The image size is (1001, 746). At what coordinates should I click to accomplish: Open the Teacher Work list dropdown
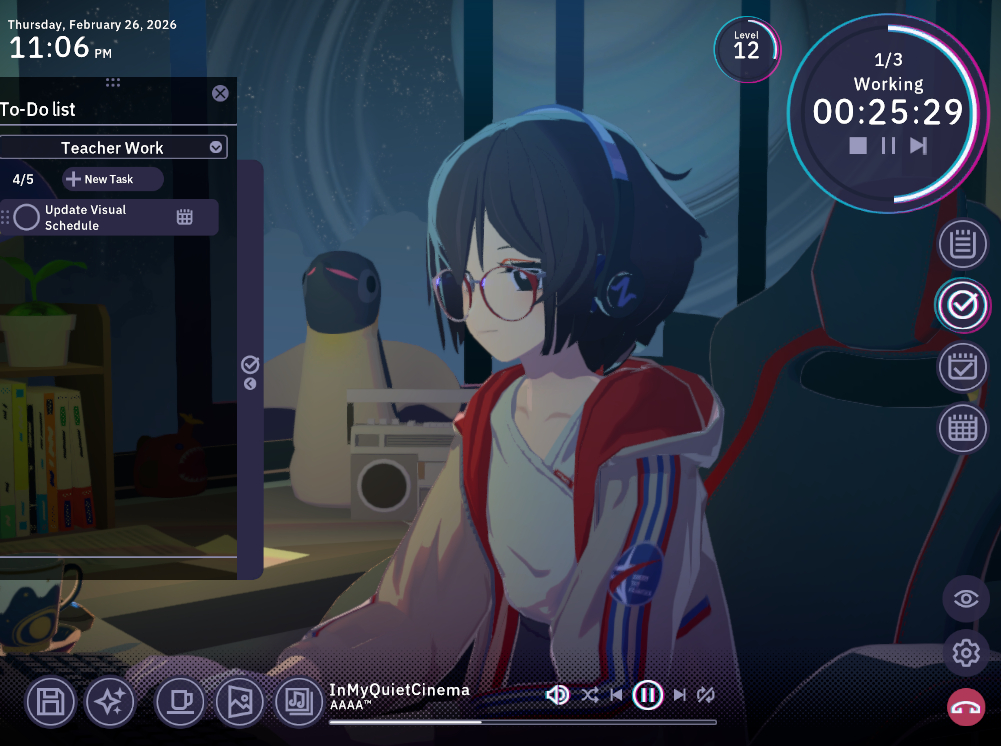215,148
